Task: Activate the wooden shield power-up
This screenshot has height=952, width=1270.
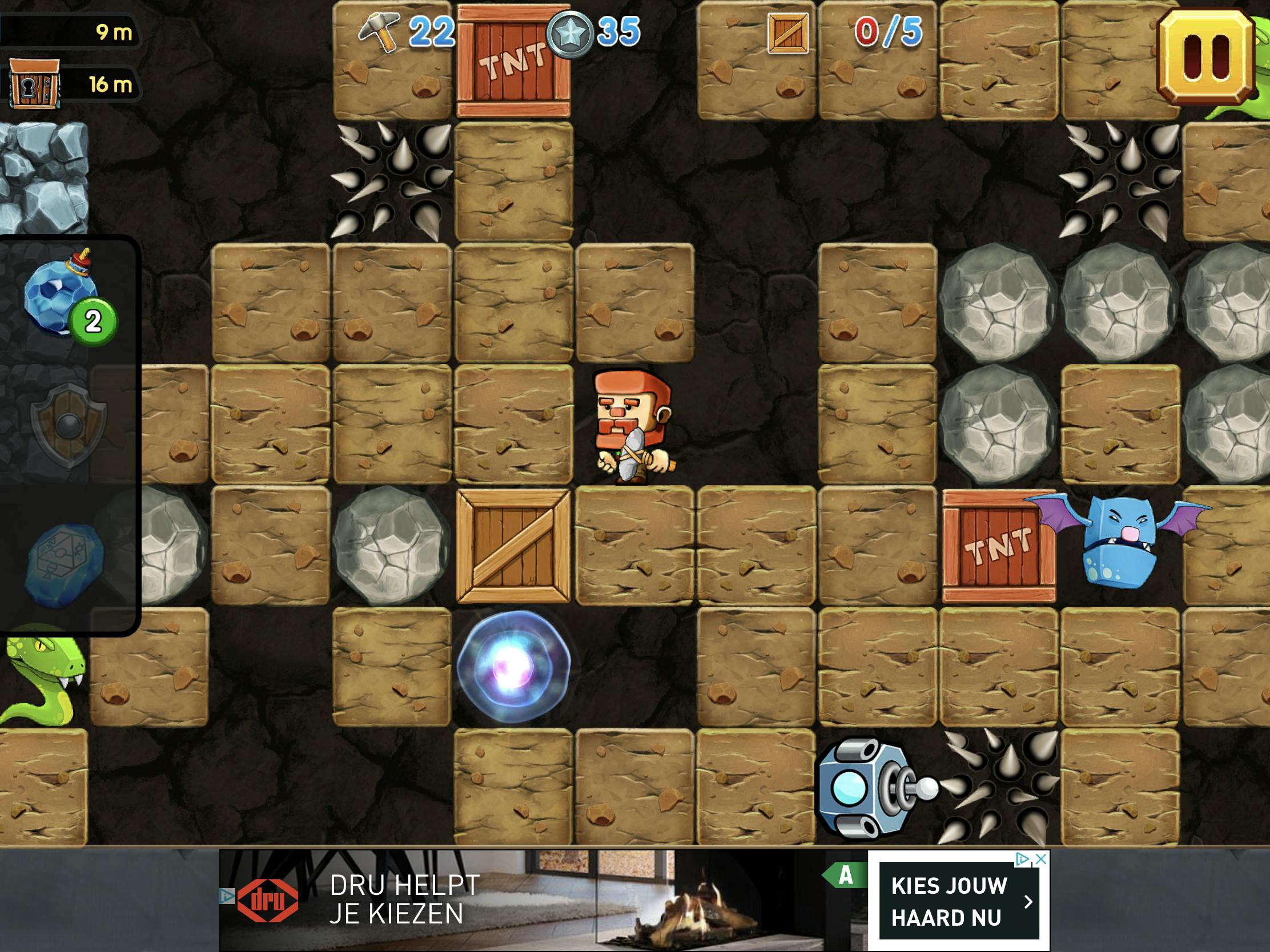Action: tap(69, 426)
